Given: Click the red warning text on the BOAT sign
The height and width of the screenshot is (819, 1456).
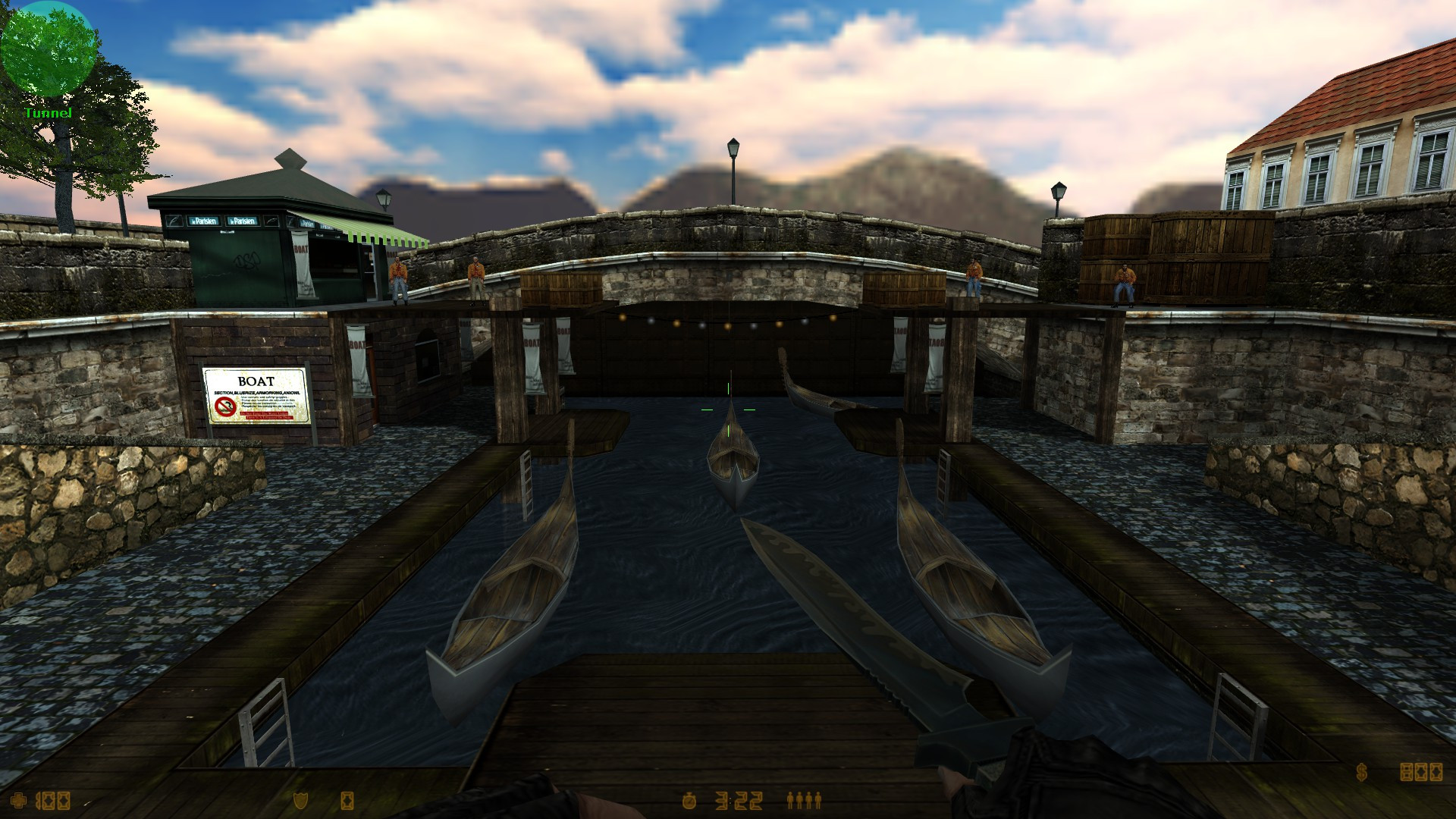Looking at the screenshot, I should 267,416.
